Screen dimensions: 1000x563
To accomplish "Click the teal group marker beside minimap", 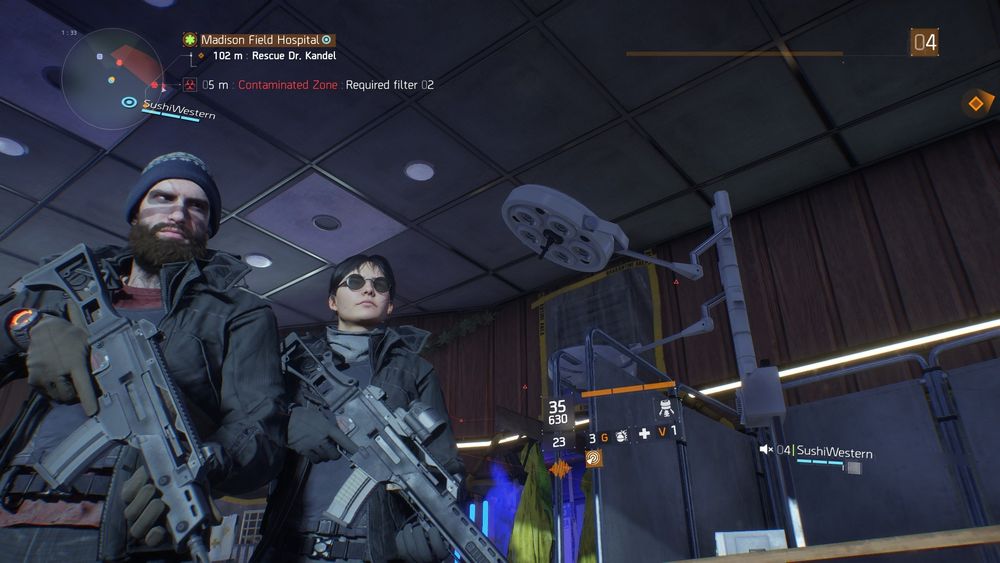I will point(129,102).
